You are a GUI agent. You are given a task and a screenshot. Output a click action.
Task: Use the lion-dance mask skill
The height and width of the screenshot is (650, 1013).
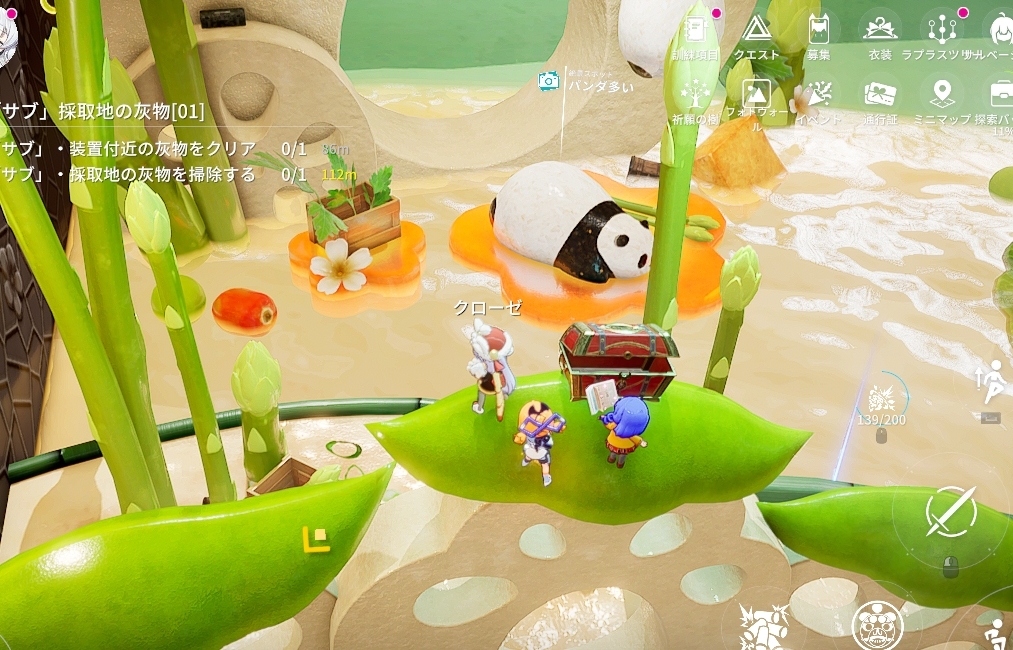click(x=877, y=626)
